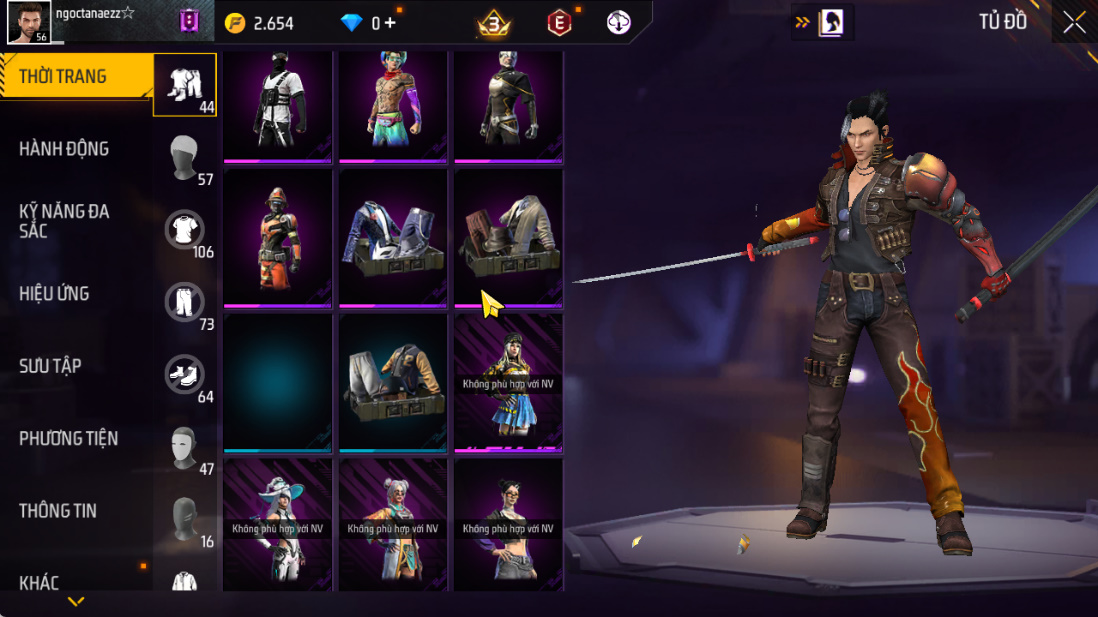Choose the PHƯƠNG TIỆN tab
The width and height of the screenshot is (1098, 617).
click(x=68, y=438)
